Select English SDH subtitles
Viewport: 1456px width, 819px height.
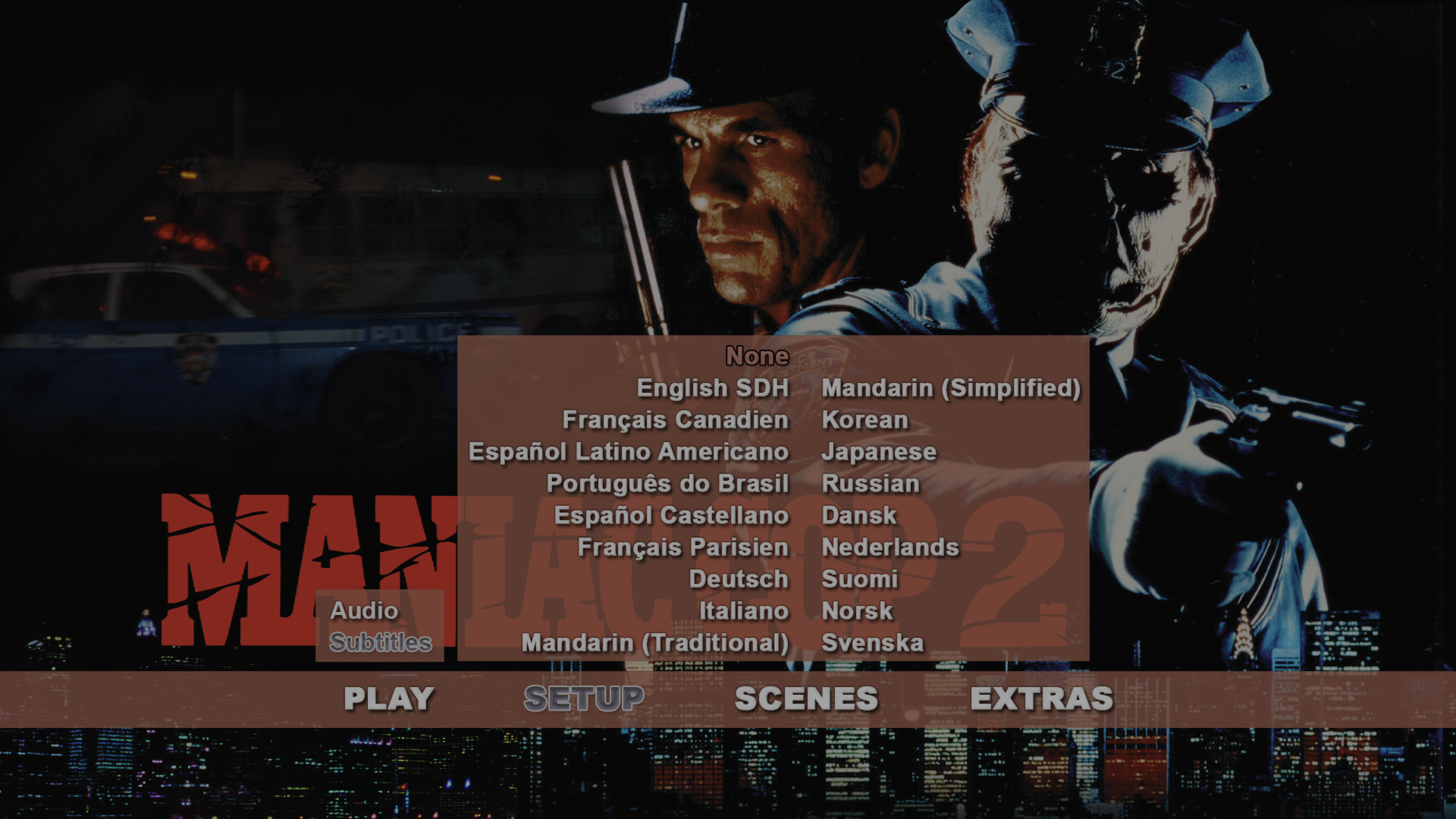[713, 388]
